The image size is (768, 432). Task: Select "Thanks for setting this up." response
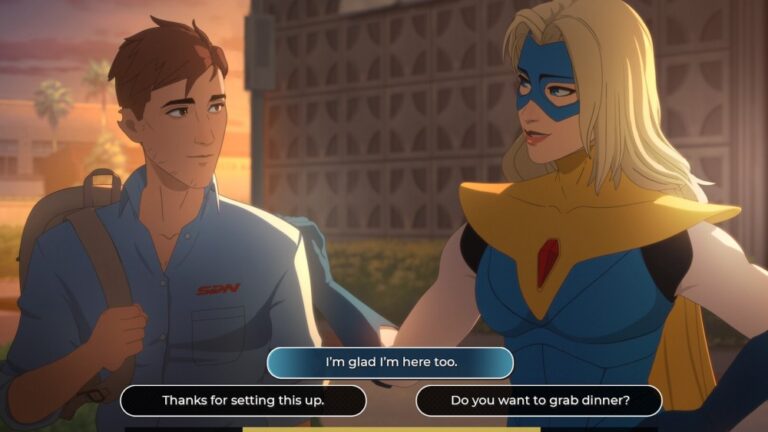tap(243, 401)
